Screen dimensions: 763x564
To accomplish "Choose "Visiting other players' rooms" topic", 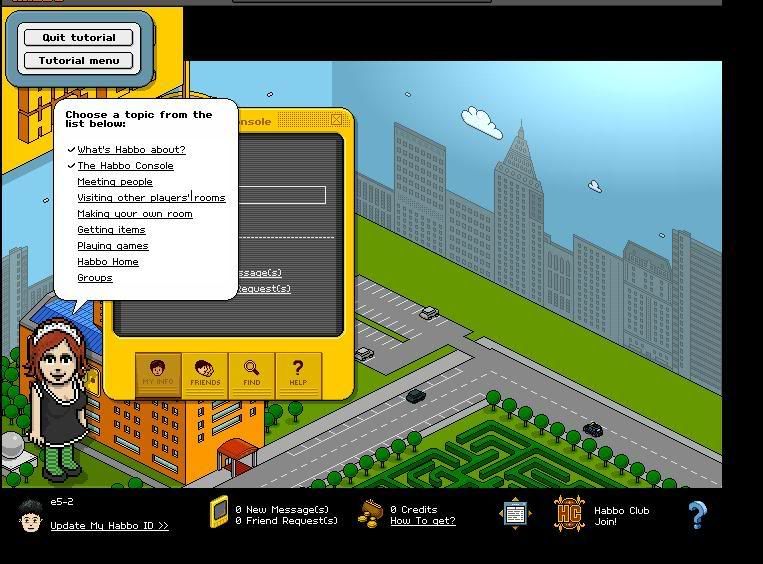I will click(151, 198).
